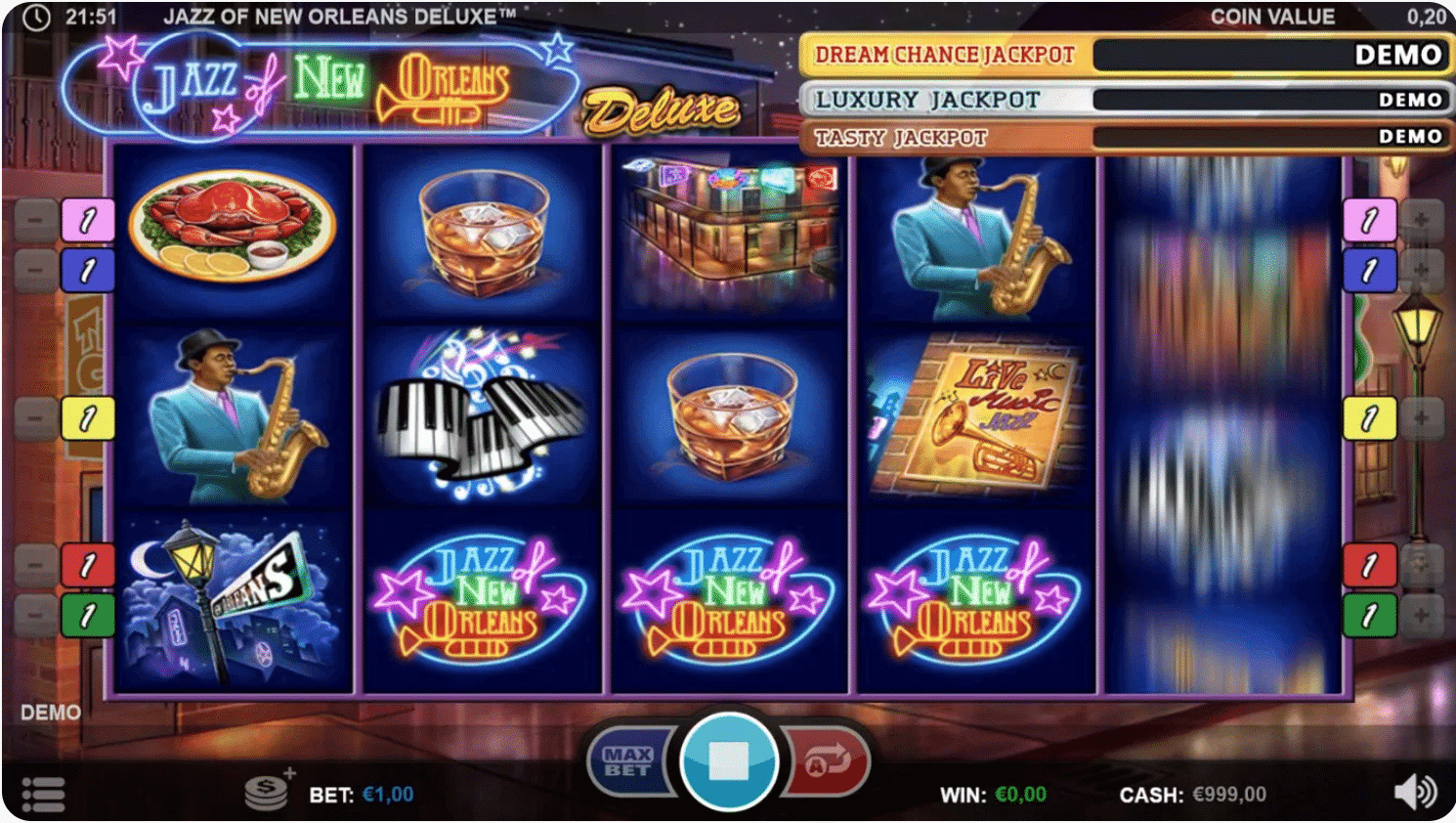
Task: Mute the game sound with the speaker icon
Action: [1416, 794]
